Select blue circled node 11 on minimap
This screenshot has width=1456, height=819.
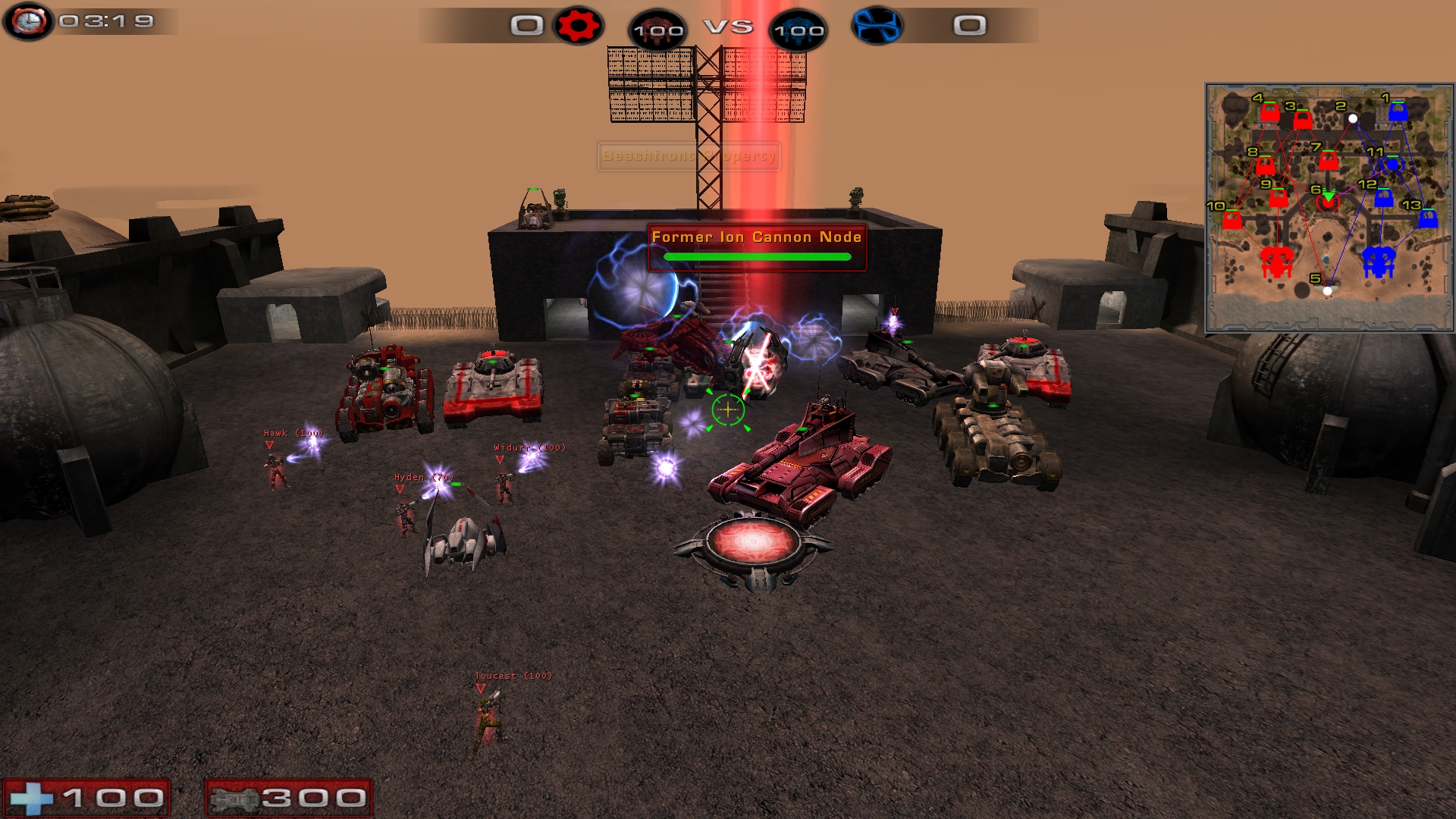pos(1392,165)
